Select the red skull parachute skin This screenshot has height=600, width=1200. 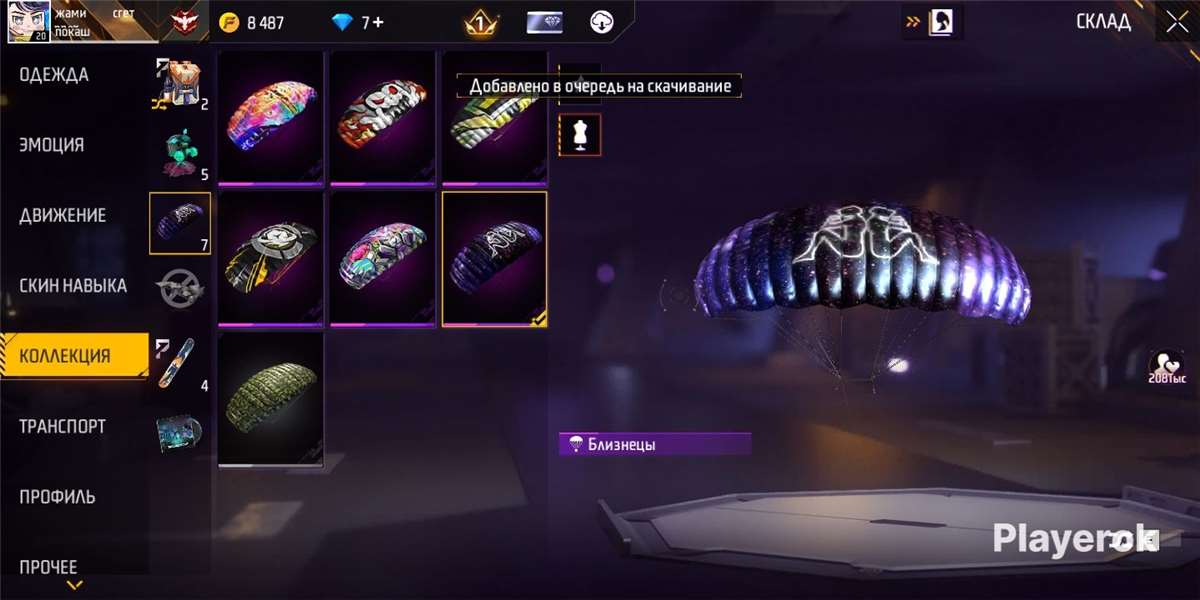point(384,118)
